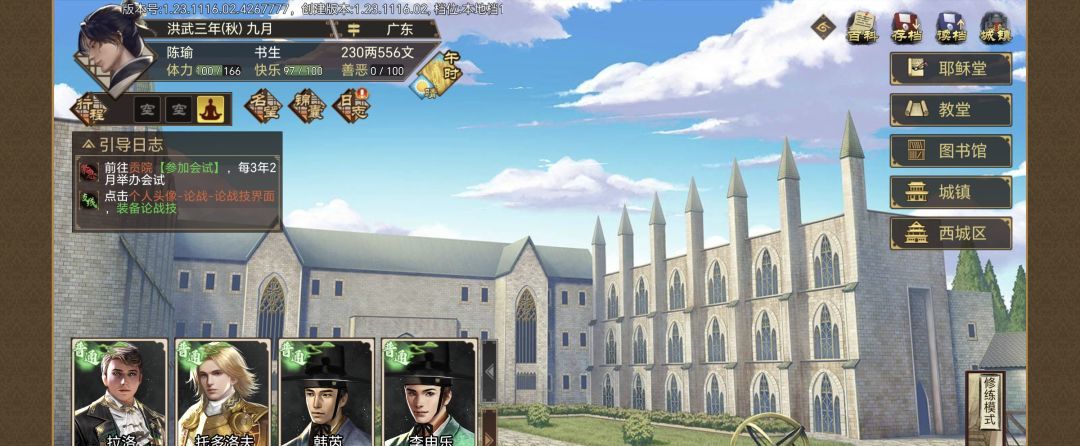Open the 读档 load game icon
1080x446 pixels.
click(x=950, y=27)
